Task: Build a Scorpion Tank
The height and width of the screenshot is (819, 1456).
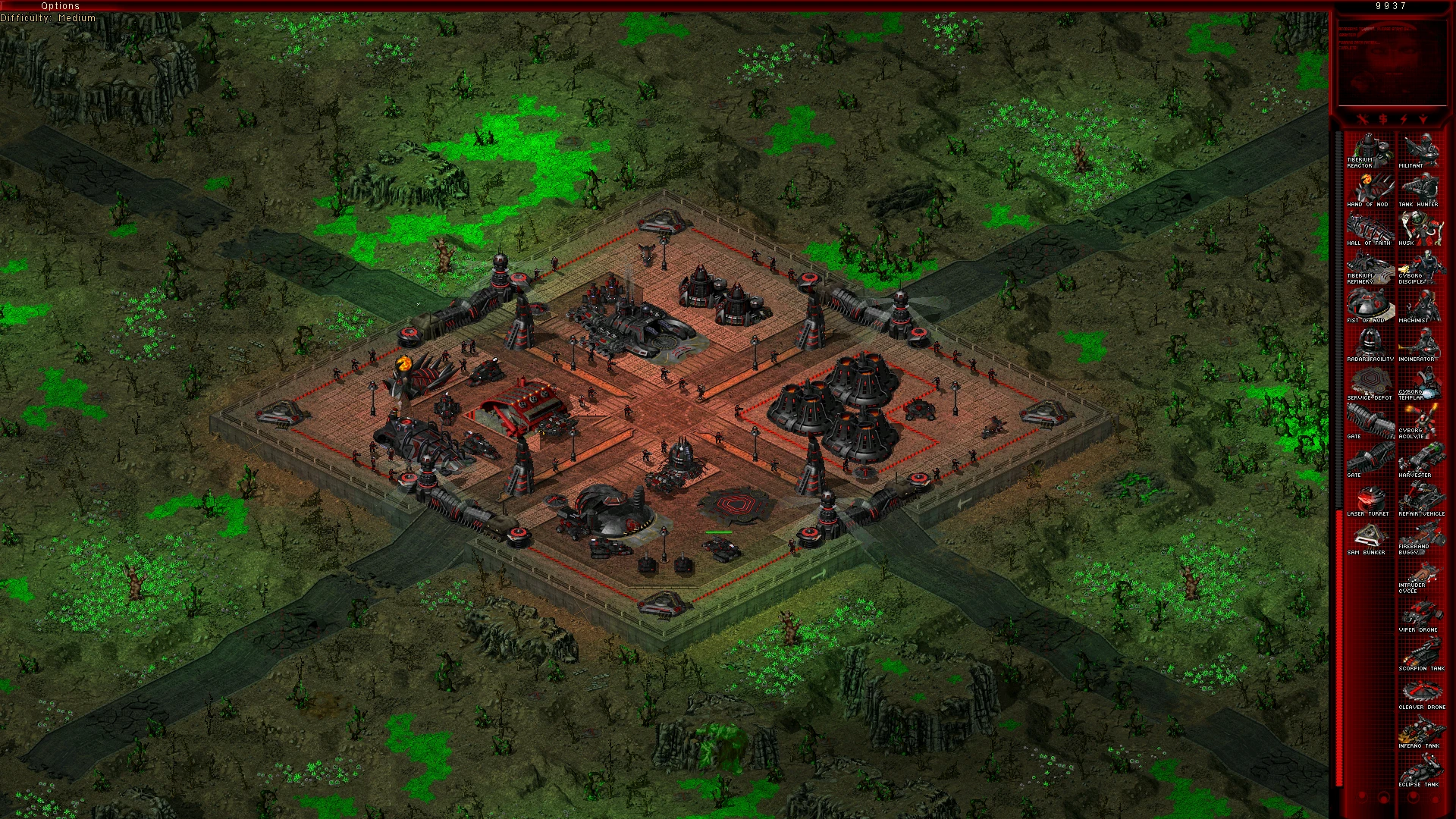Action: pyautogui.click(x=1421, y=654)
